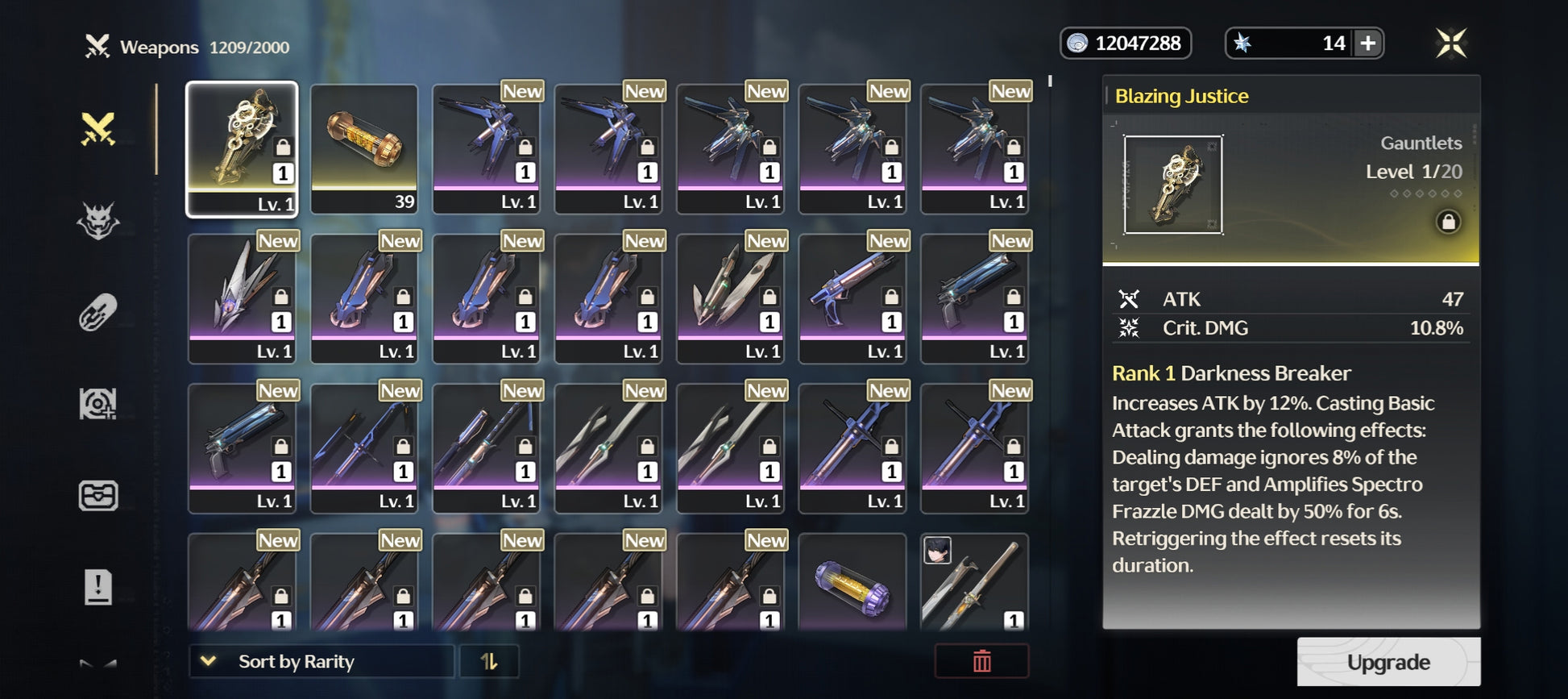Select the gold energy tube with 39
This screenshot has width=1568, height=699.
pyautogui.click(x=364, y=149)
